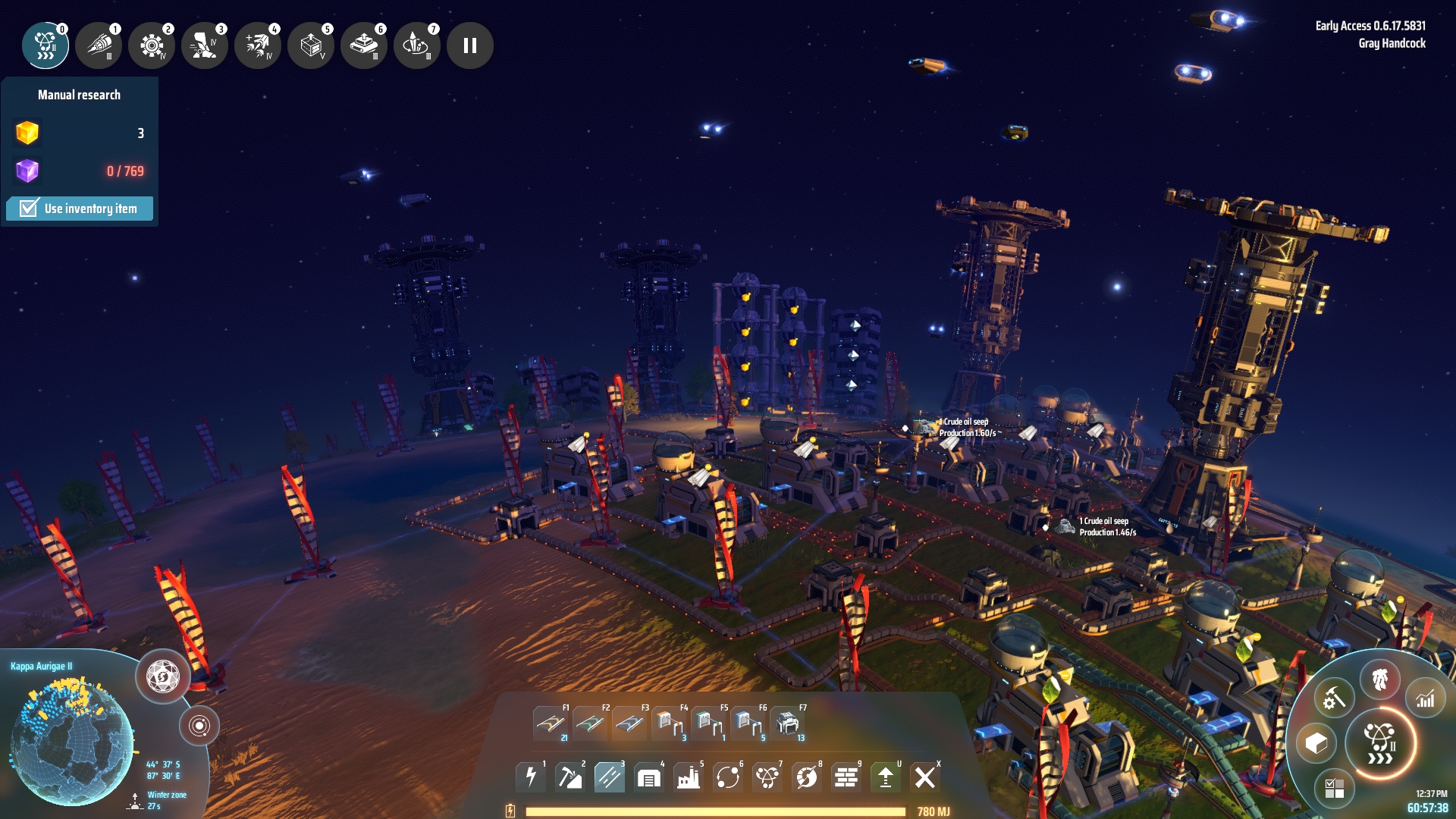
Task: Choose the orange conveyor belt in slot F1
Action: pos(551,723)
